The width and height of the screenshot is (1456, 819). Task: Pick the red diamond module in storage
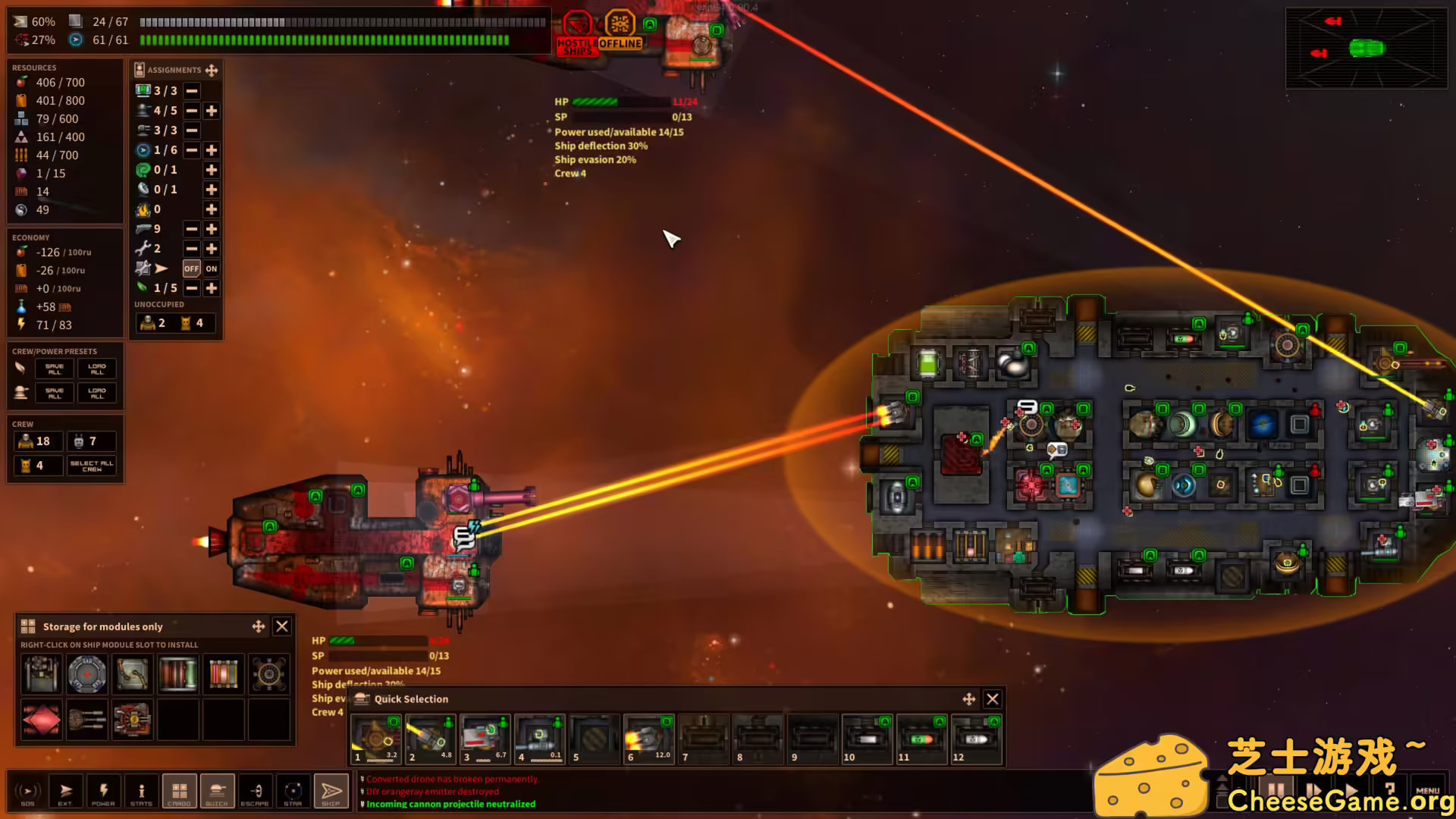(42, 719)
